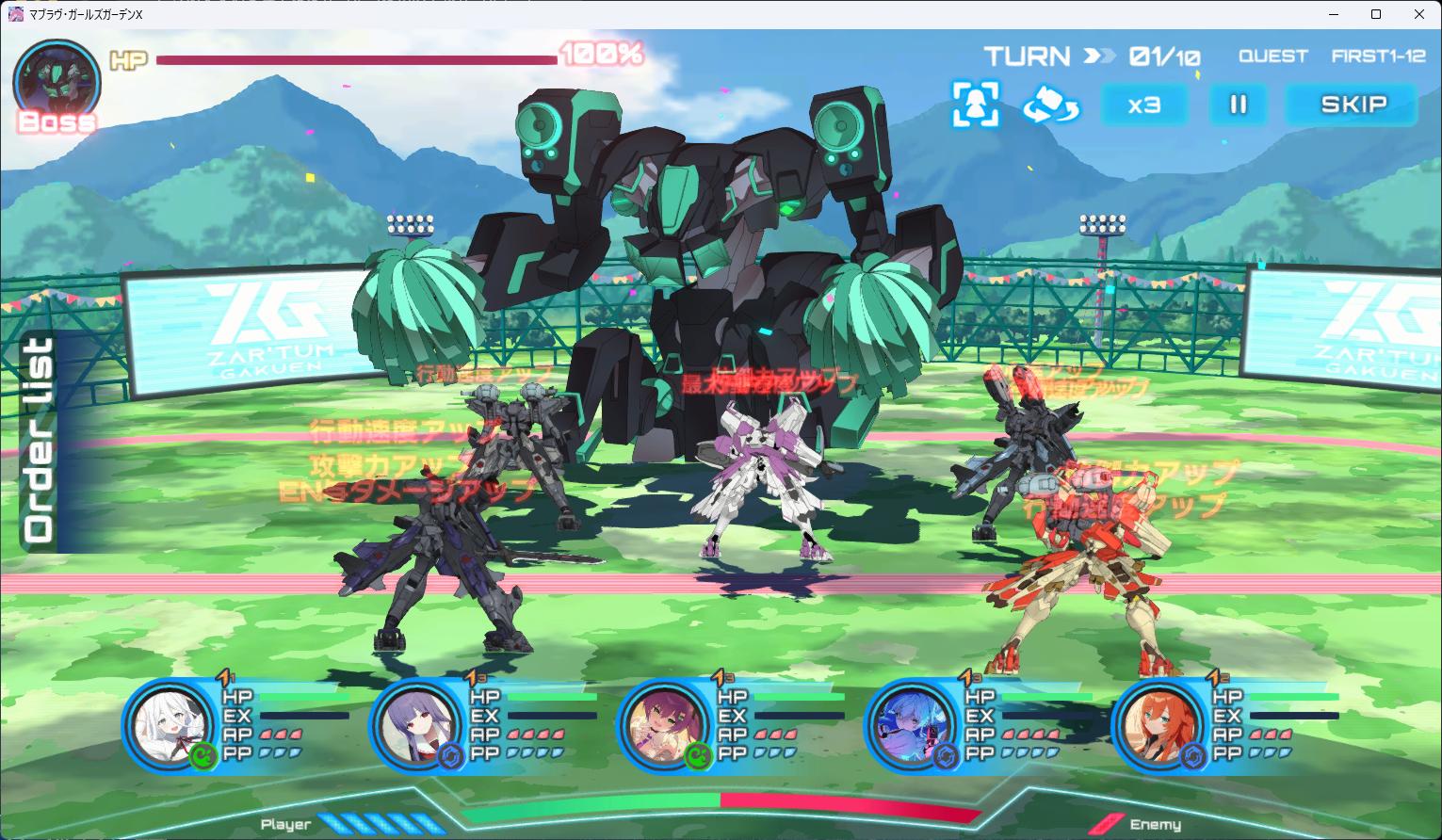Image resolution: width=1442 pixels, height=840 pixels.
Task: Switch camera view with the rotating camera icon
Action: [x=1051, y=105]
